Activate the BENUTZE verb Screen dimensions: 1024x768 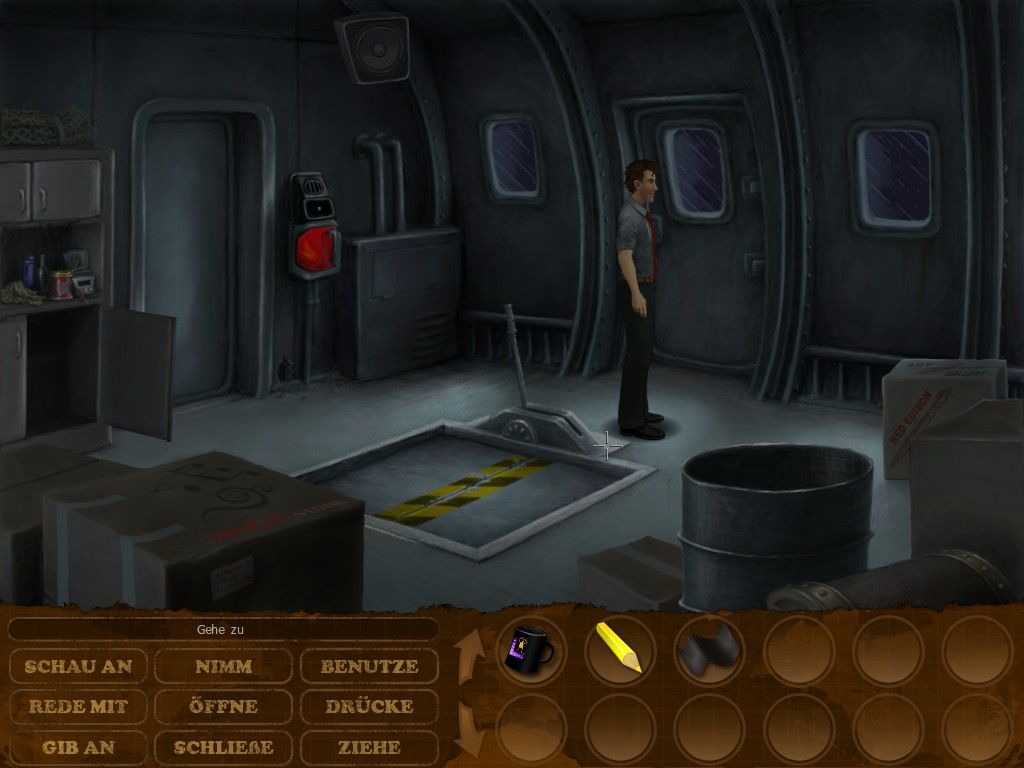(369, 666)
